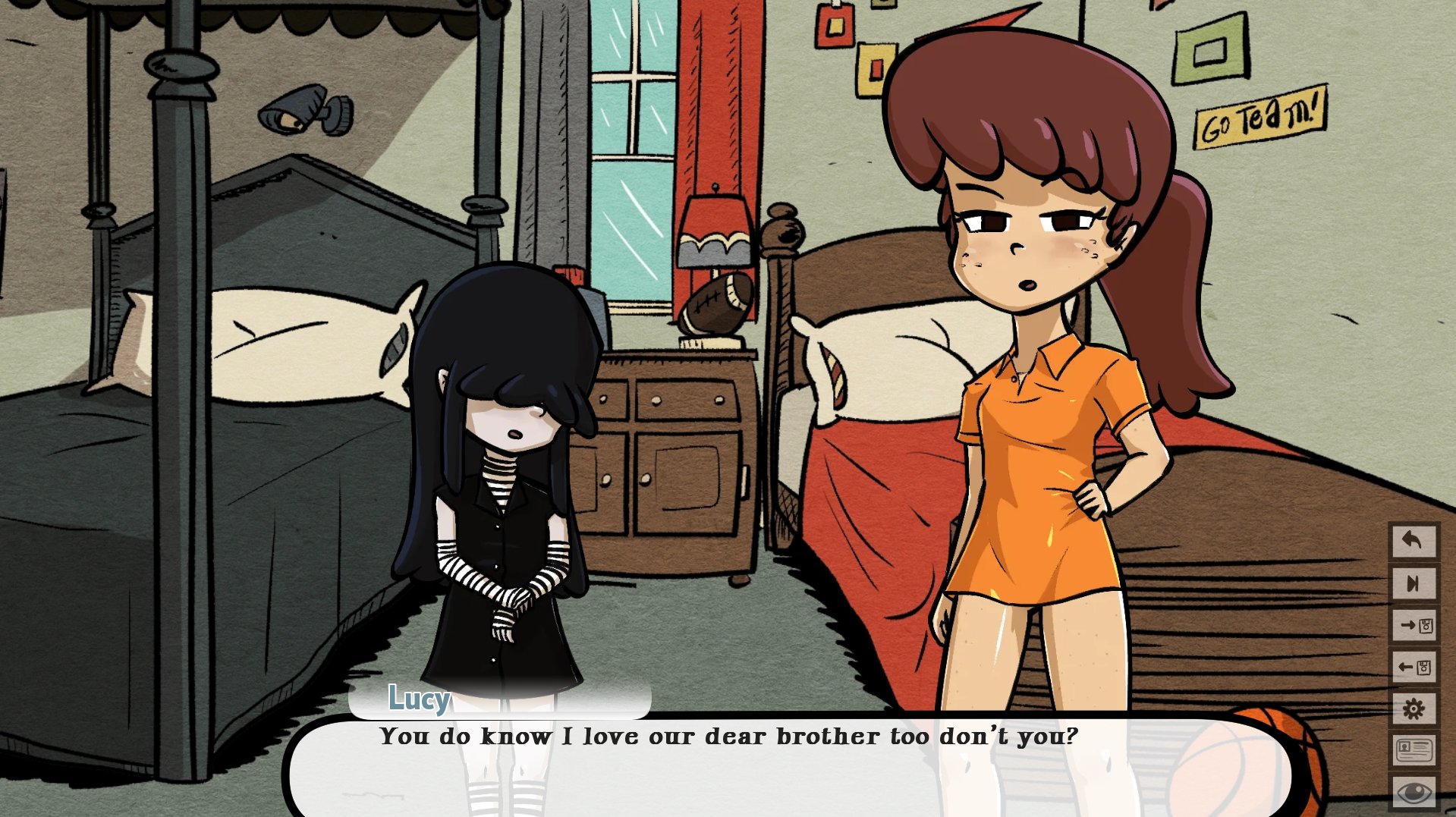Click on Lucy's character sprite
This screenshot has width=1456, height=817.
pos(501,493)
